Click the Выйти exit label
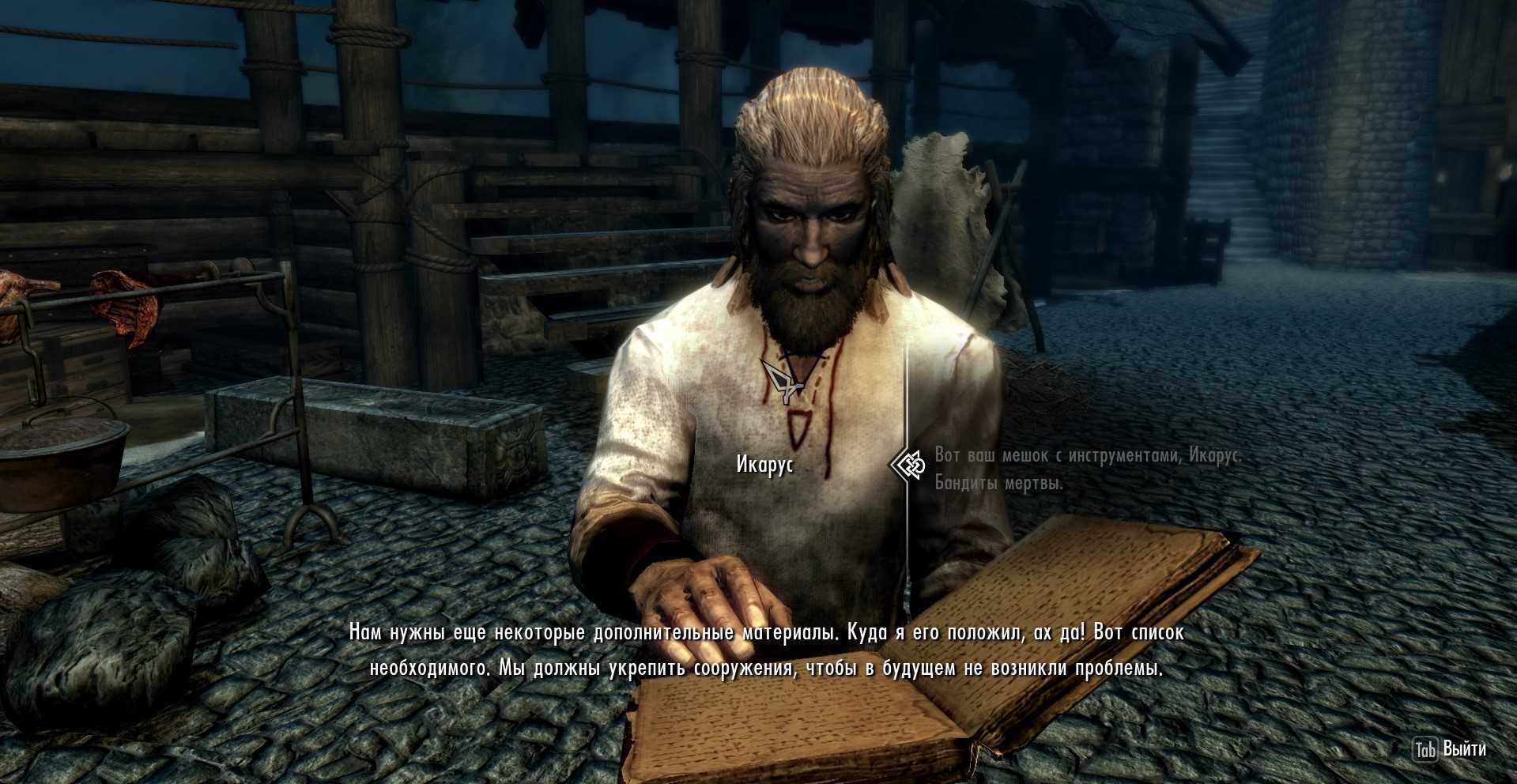This screenshot has width=1517, height=784. [x=1463, y=749]
